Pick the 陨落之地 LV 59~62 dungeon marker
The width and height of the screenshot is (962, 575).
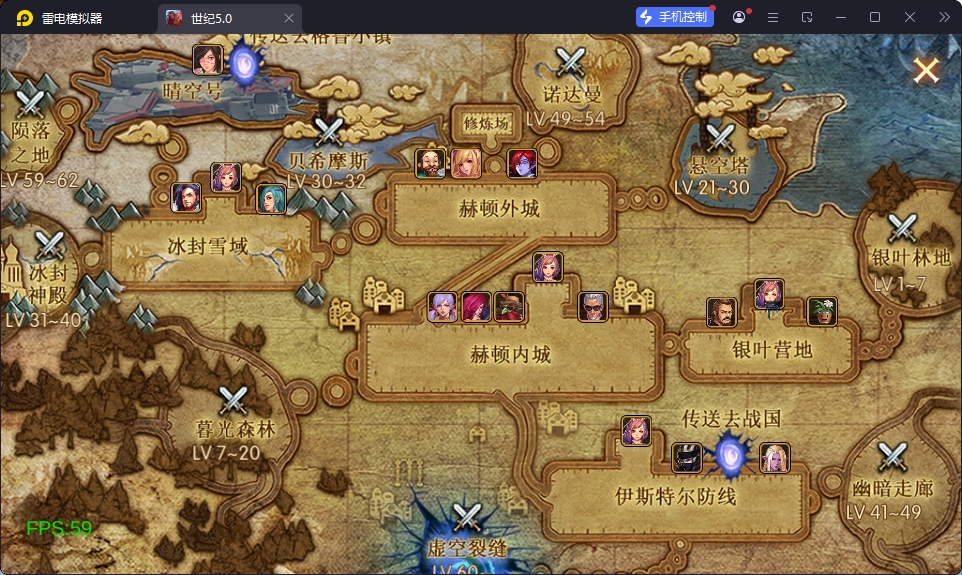point(31,103)
